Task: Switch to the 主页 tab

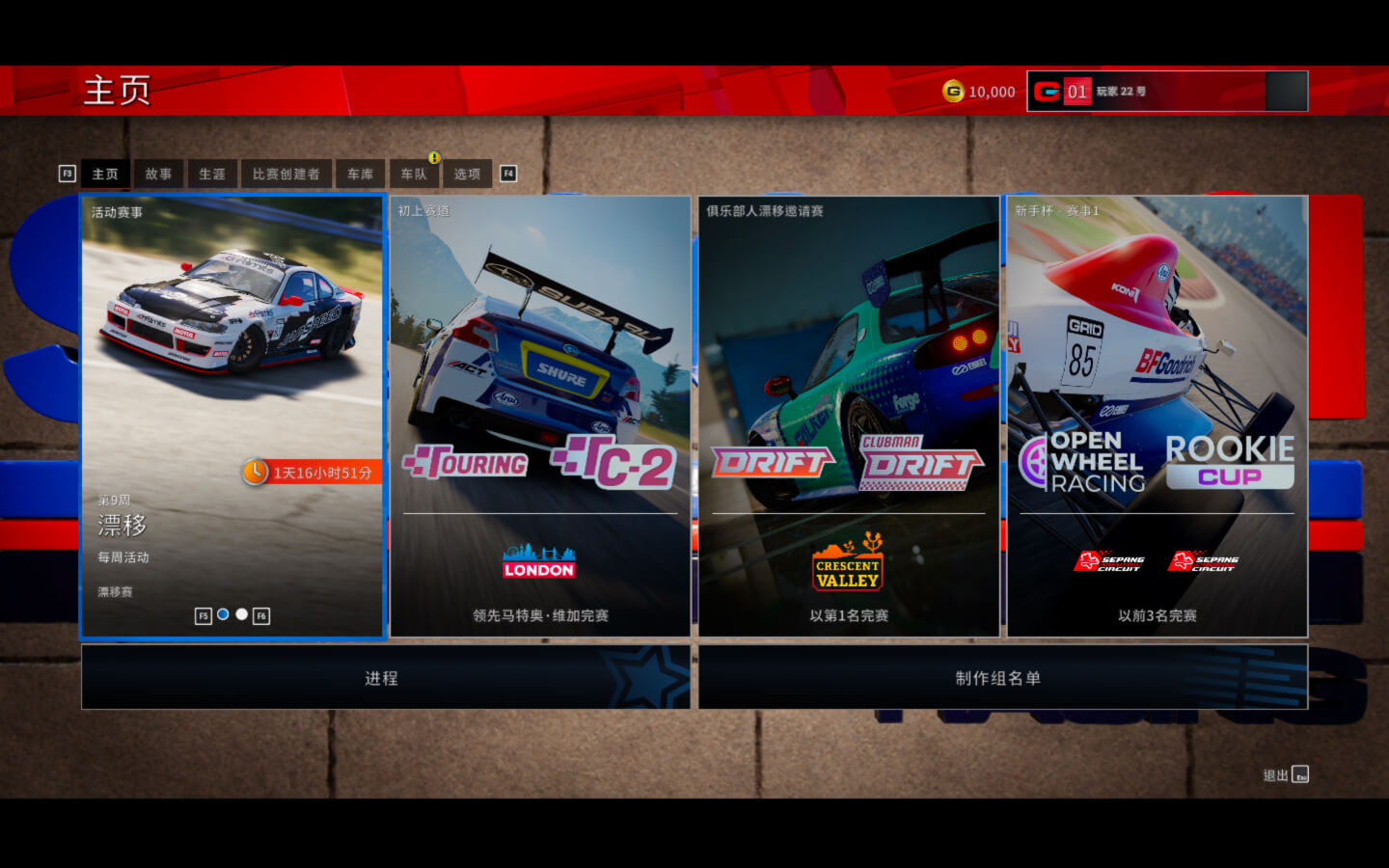Action: point(105,174)
